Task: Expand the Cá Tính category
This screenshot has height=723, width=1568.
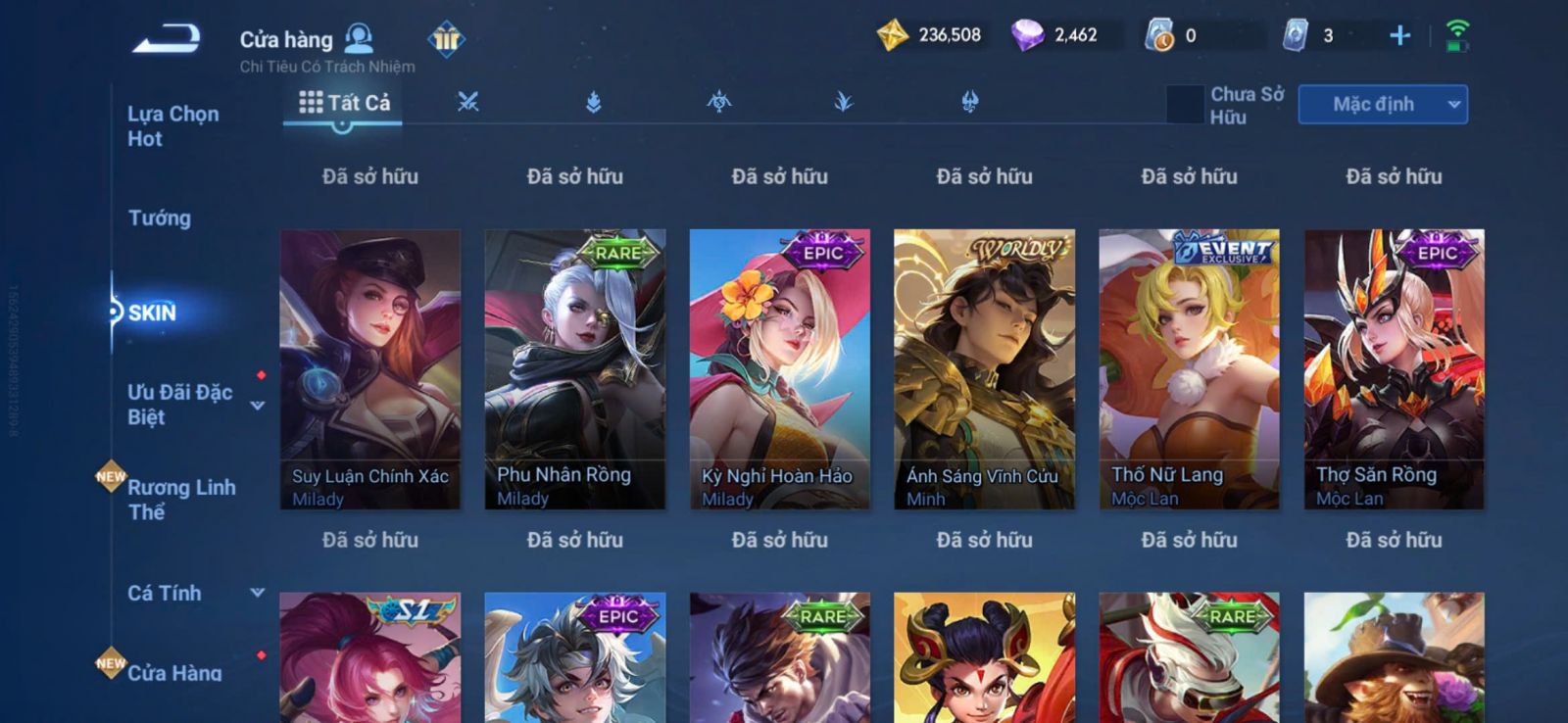Action: point(257,593)
